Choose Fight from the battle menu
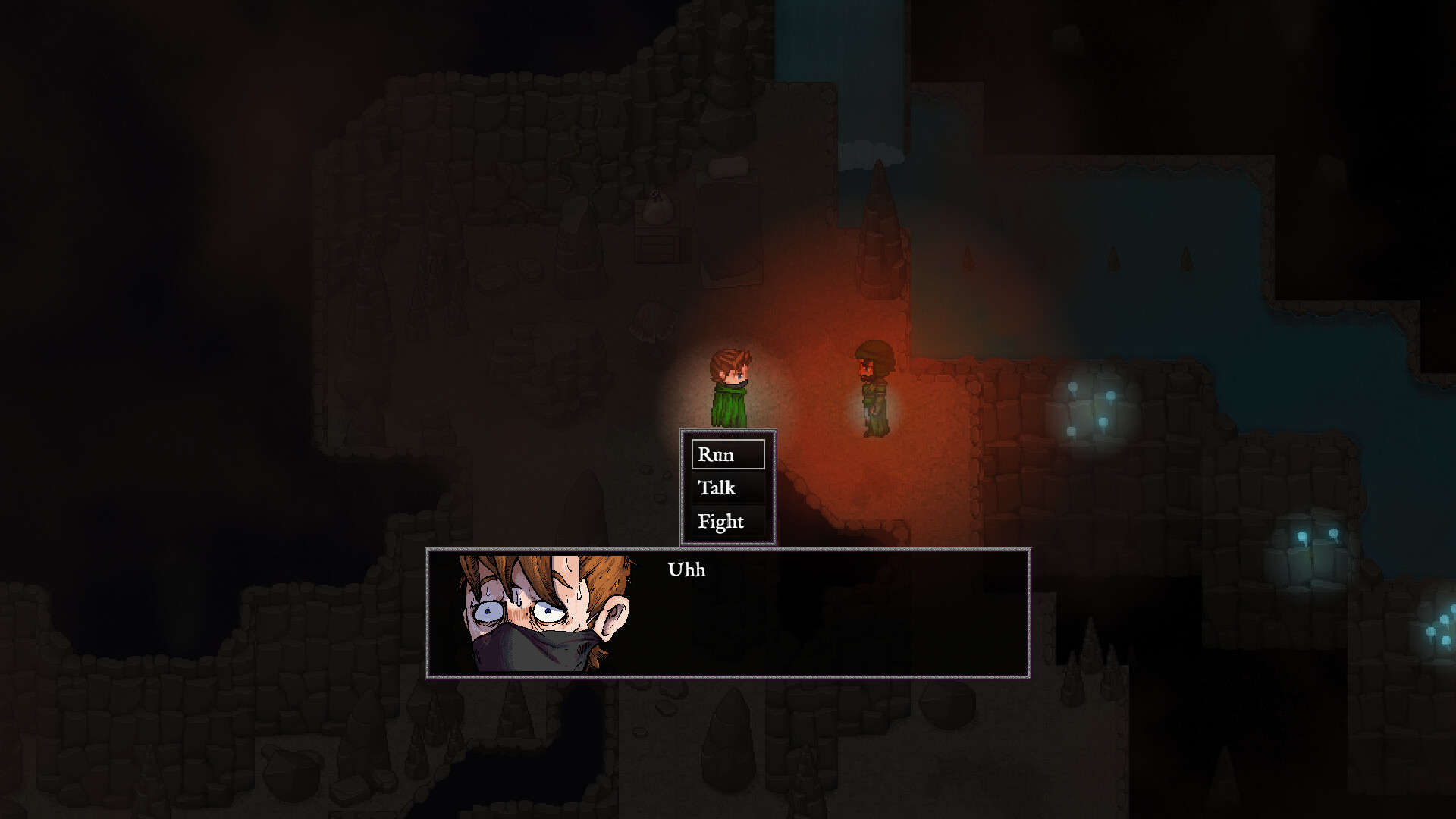This screenshot has width=1456, height=819. (x=720, y=522)
